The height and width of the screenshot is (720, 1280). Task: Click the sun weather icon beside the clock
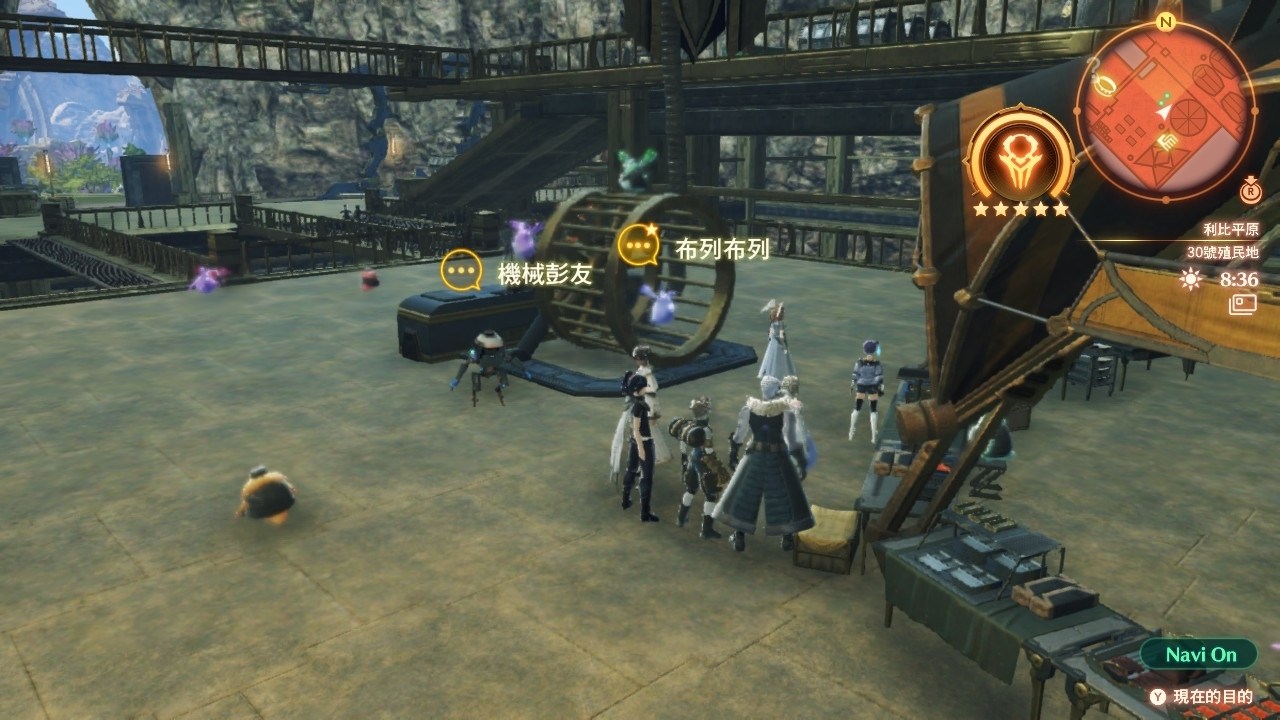click(1190, 279)
